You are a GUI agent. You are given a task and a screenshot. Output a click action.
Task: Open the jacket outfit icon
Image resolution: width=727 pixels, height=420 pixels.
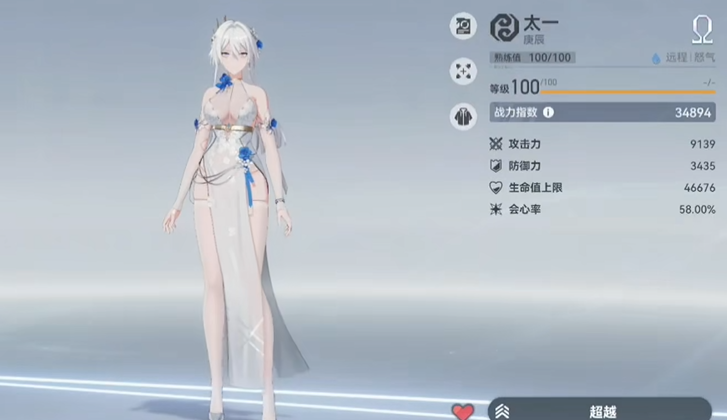point(464,114)
